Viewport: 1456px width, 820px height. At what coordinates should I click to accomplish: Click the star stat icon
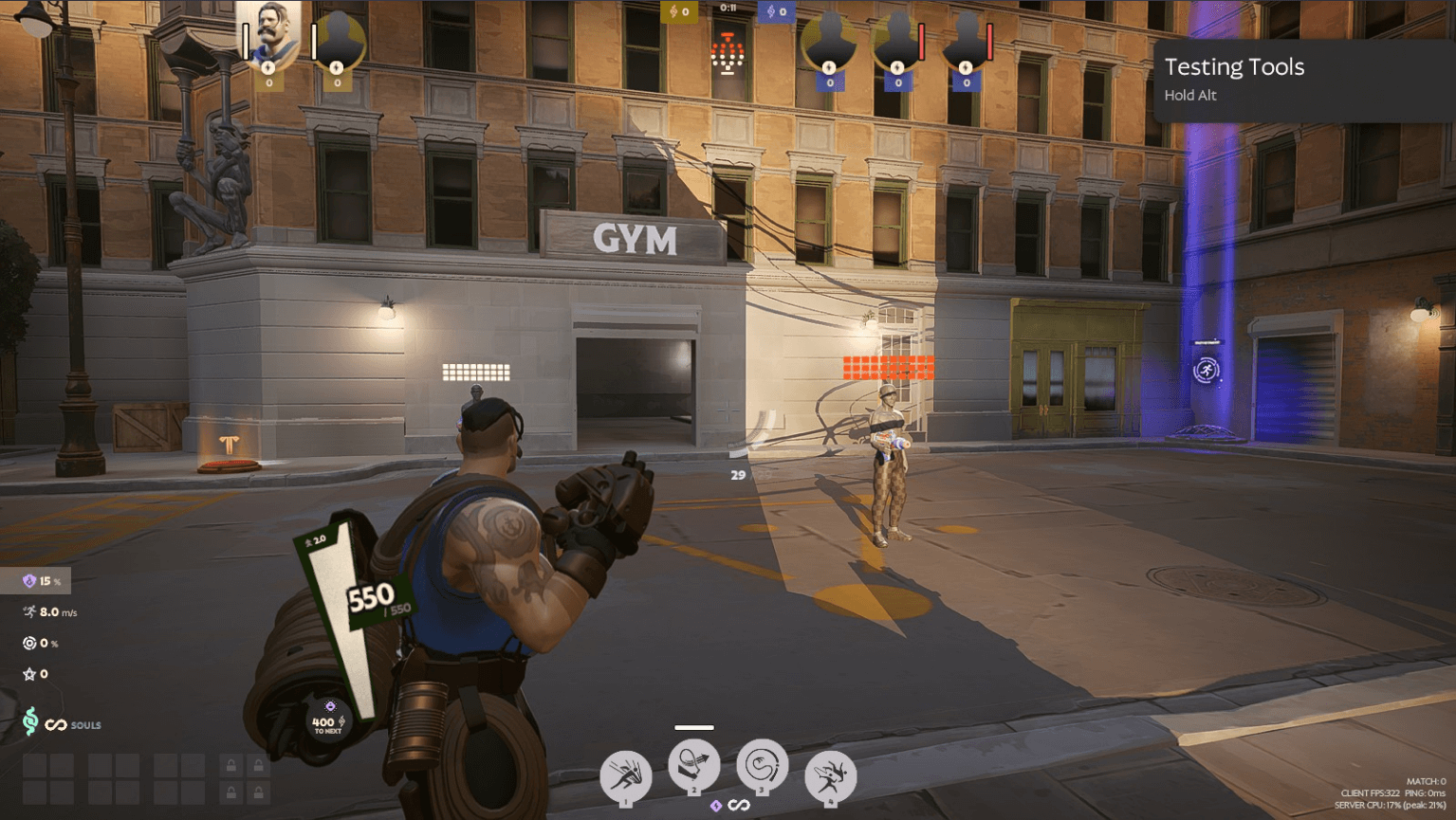coord(29,674)
